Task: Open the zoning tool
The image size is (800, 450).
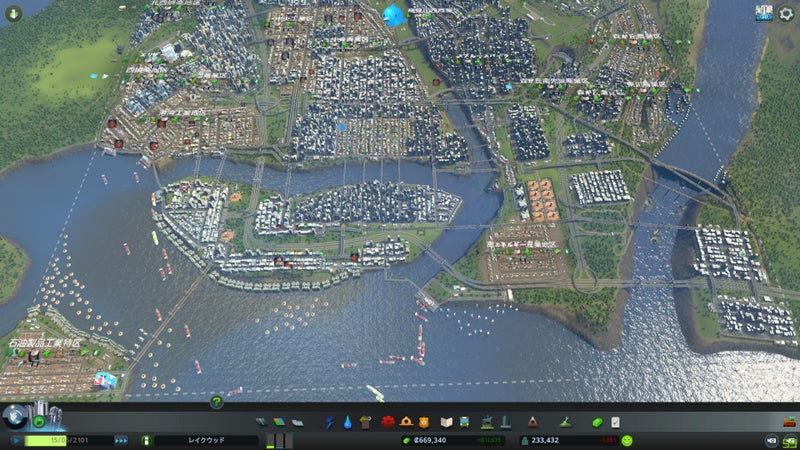Action: (280, 422)
